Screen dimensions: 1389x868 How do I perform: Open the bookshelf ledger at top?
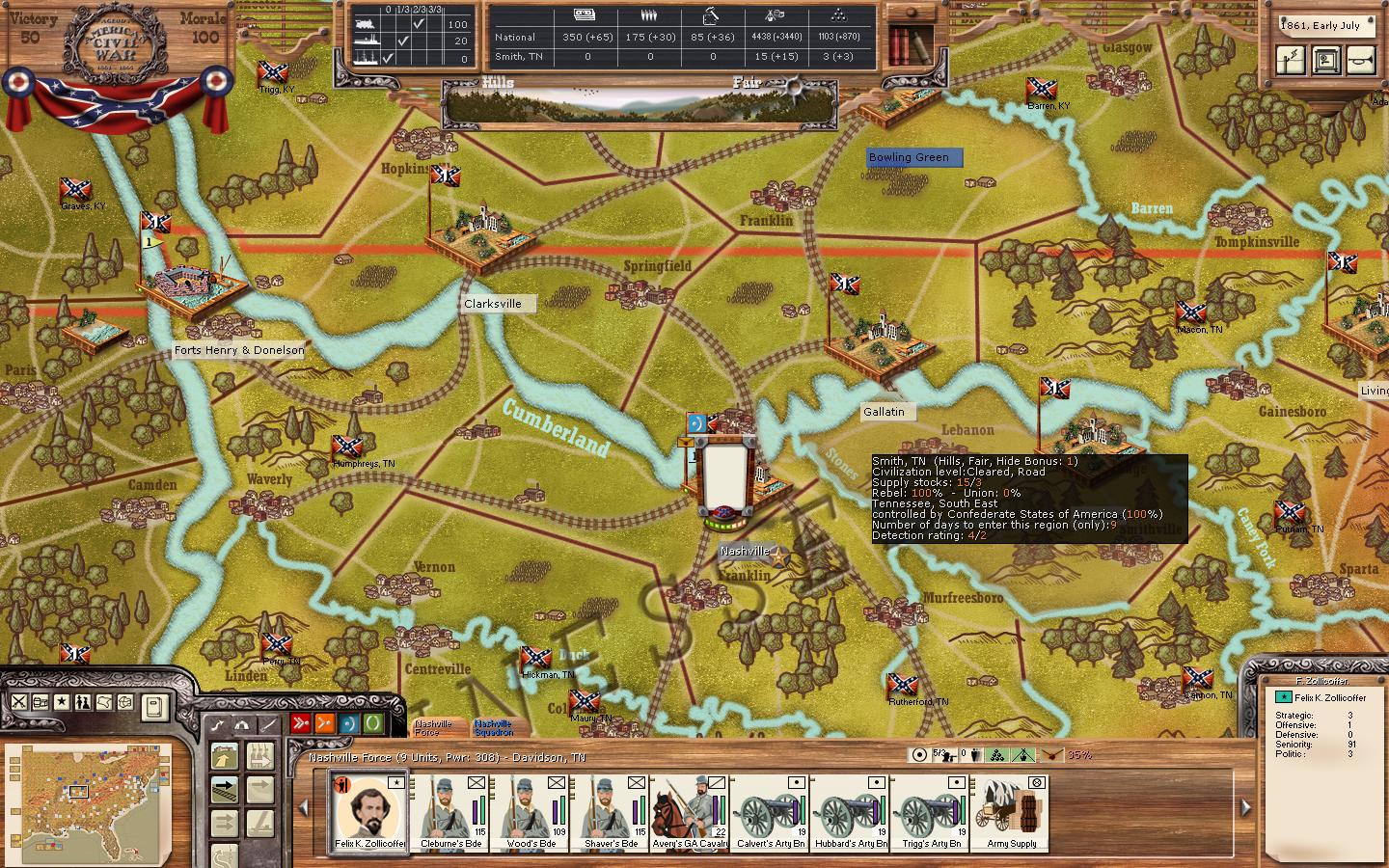pos(910,43)
